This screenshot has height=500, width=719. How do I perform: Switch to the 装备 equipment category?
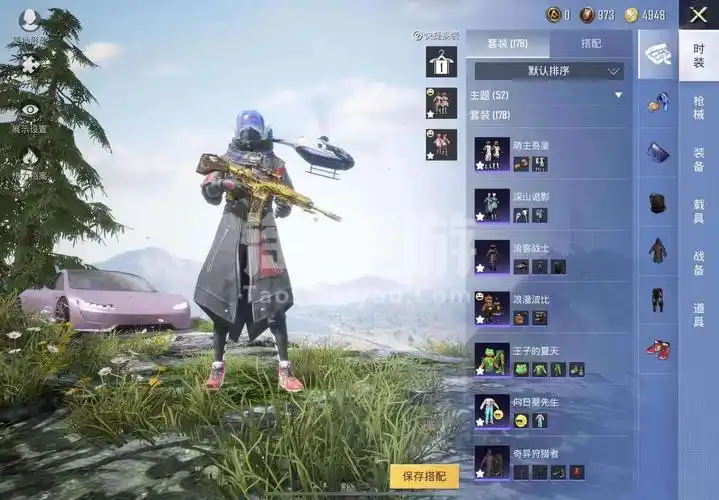click(698, 159)
